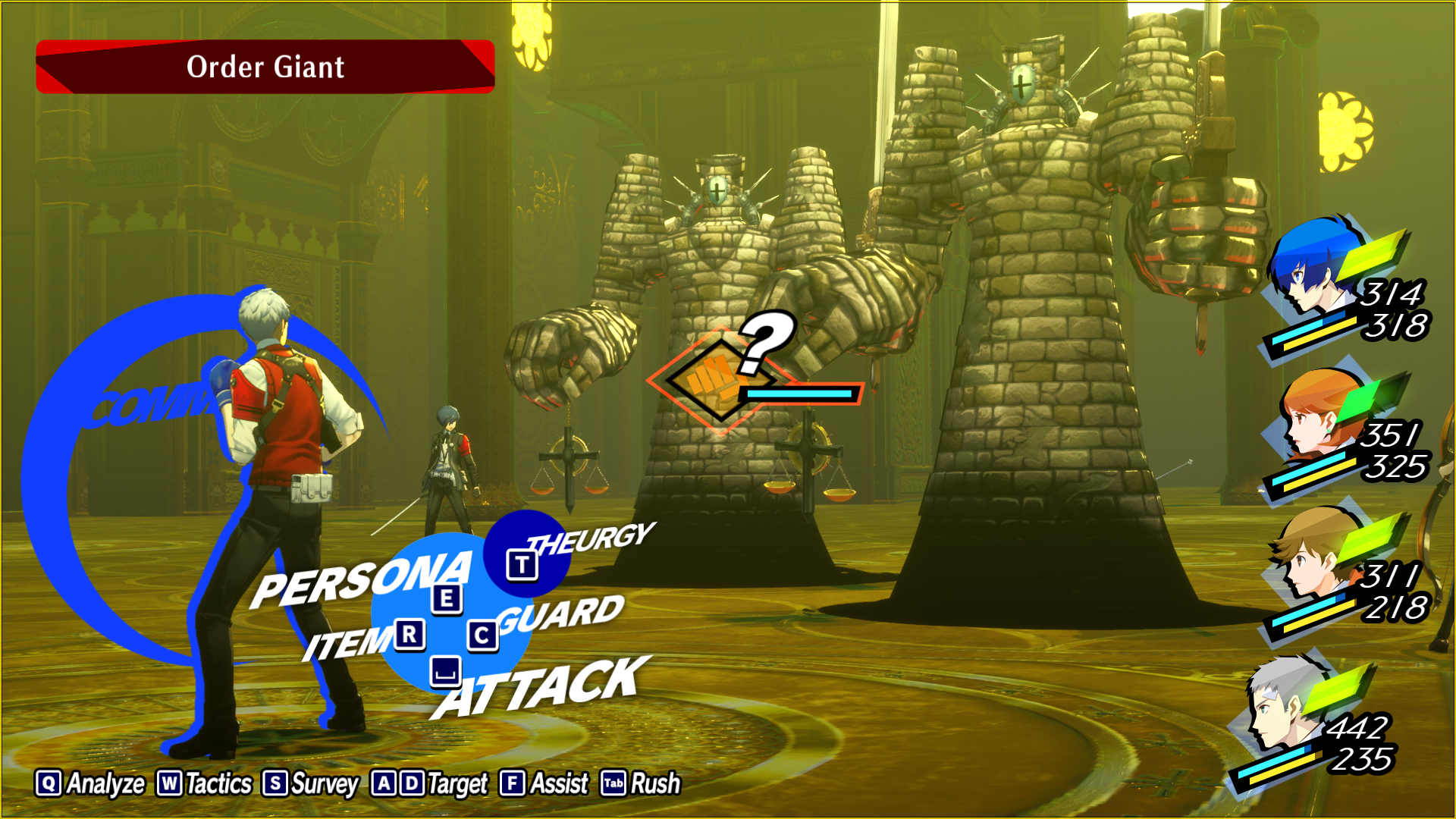Select the Survey option
1456x819 pixels.
click(311, 783)
